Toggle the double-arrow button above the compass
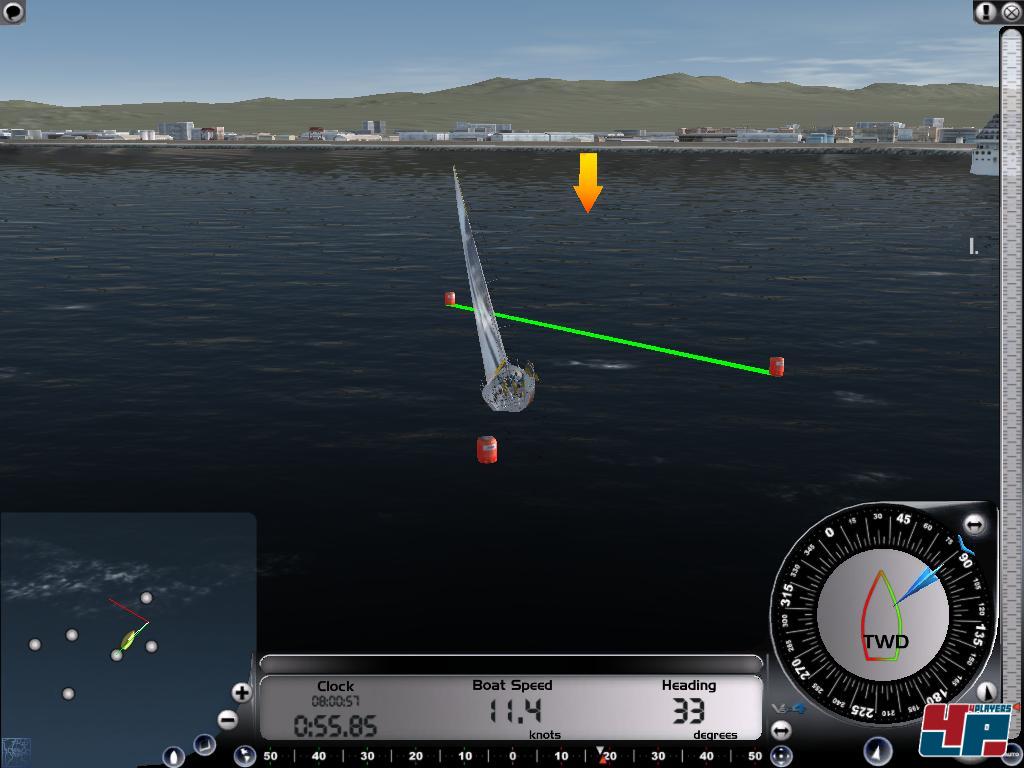1024x768 pixels. coord(974,524)
